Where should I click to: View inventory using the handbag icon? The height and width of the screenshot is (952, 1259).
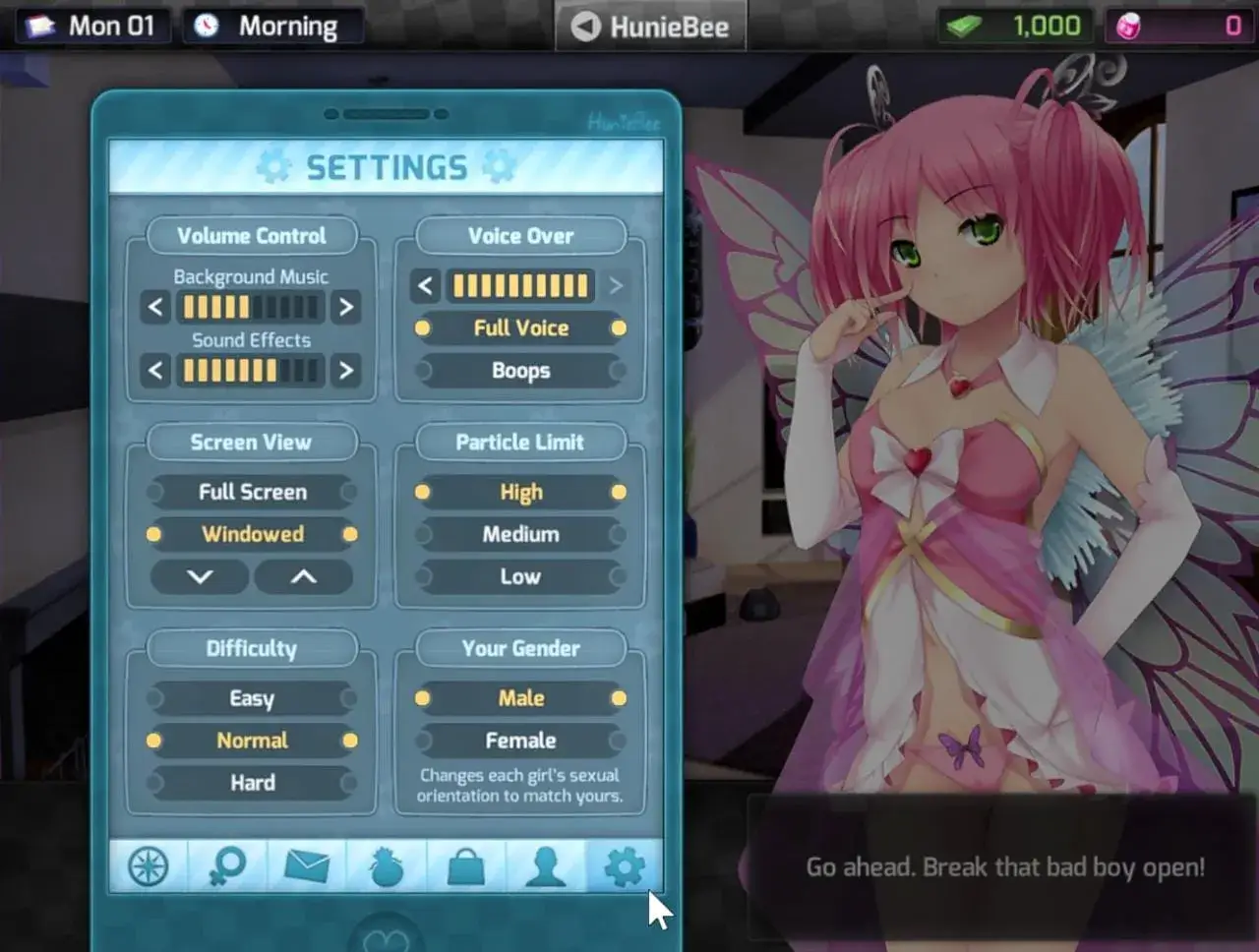(465, 866)
